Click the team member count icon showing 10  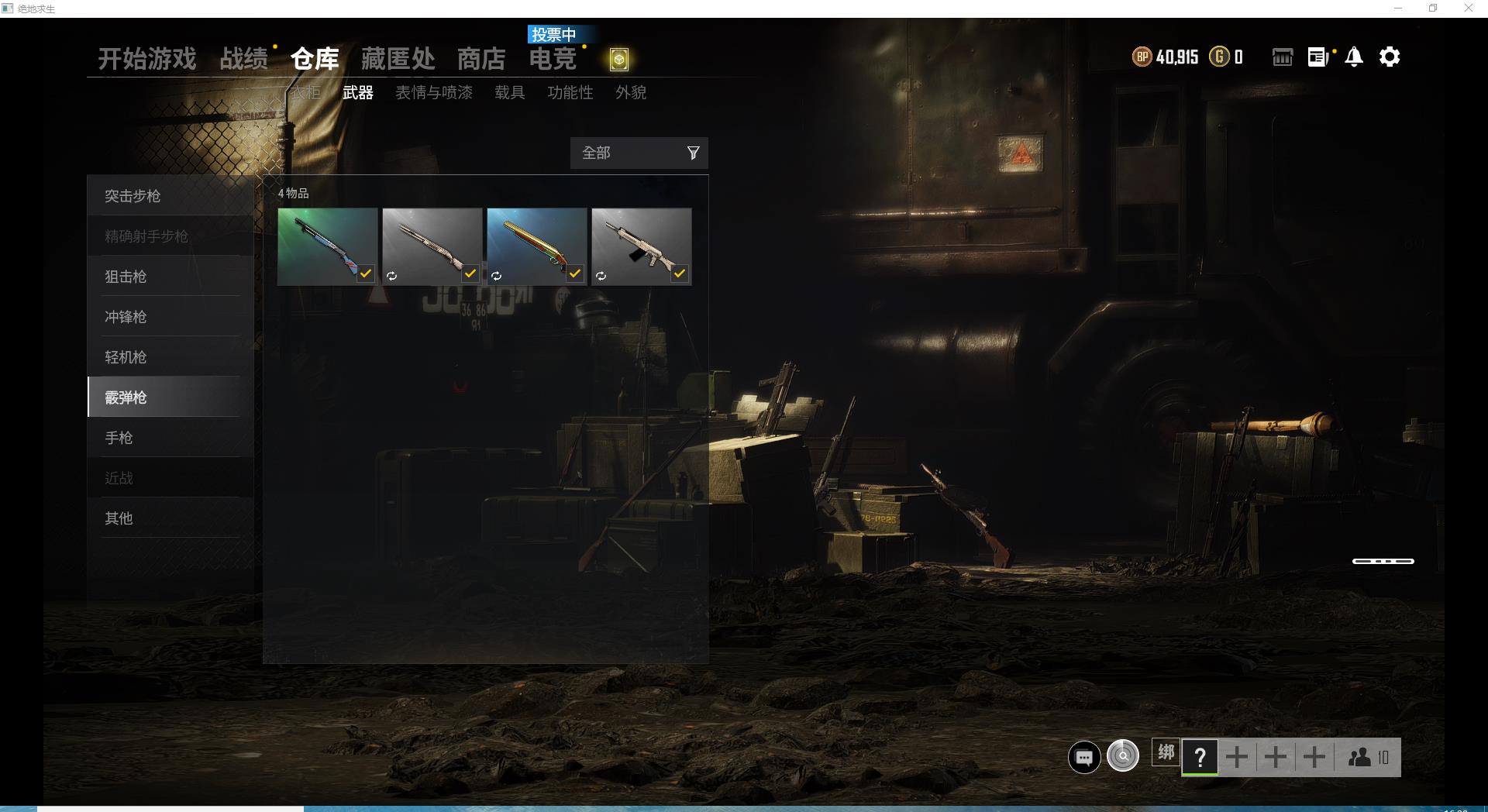click(x=1368, y=757)
